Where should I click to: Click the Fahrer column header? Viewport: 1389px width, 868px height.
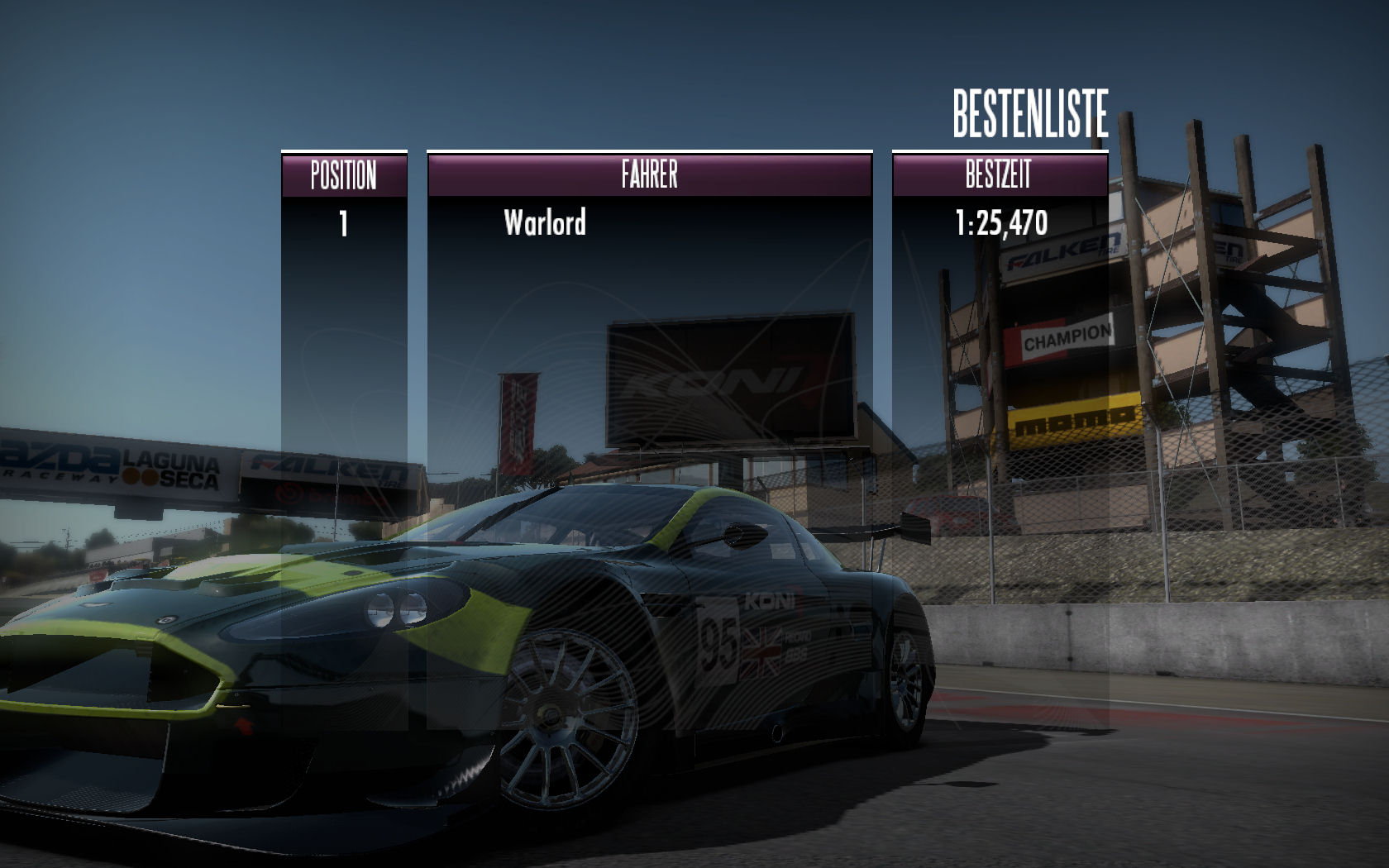pyautogui.click(x=650, y=175)
